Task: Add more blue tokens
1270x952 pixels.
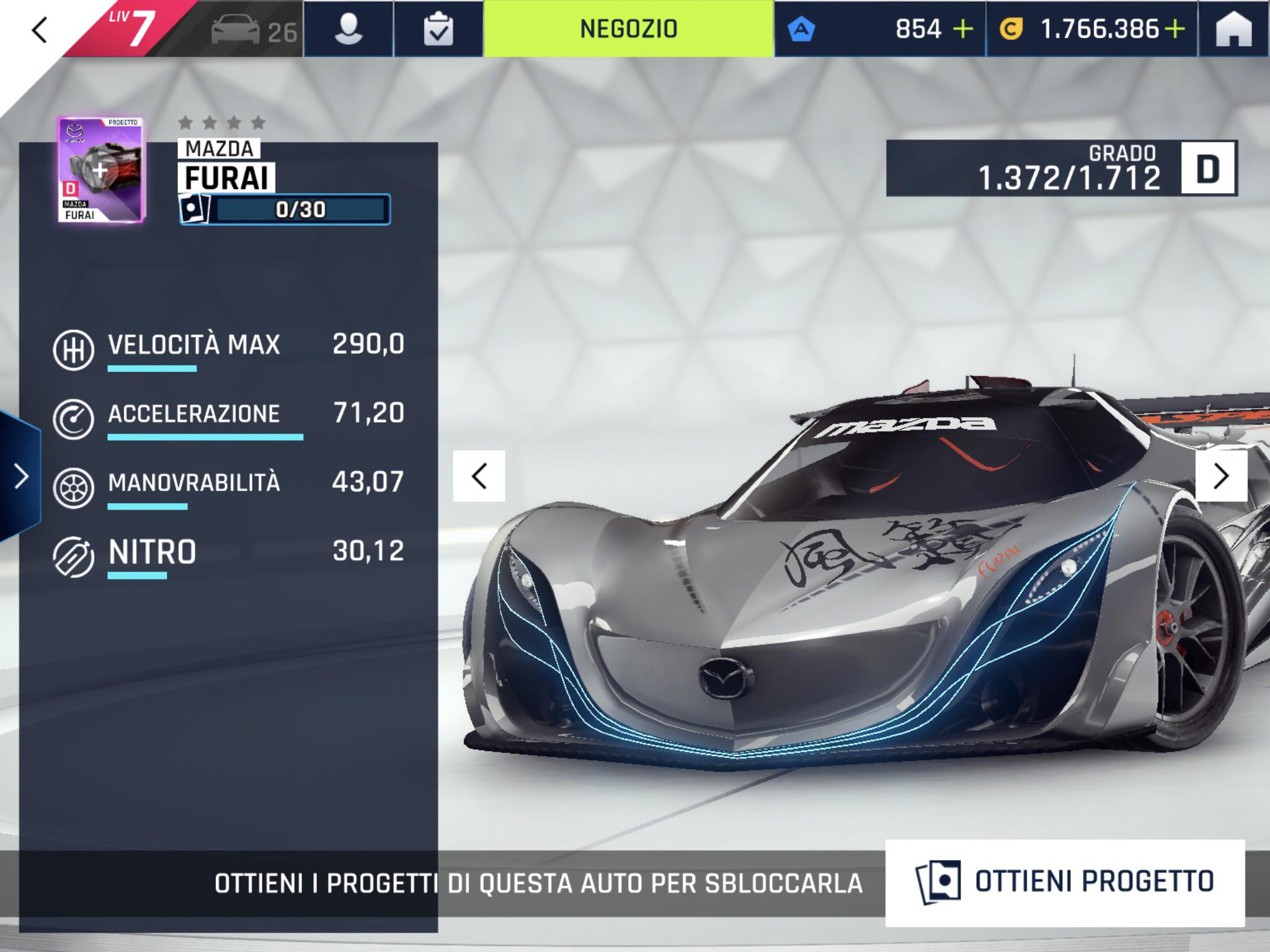Action: click(963, 29)
